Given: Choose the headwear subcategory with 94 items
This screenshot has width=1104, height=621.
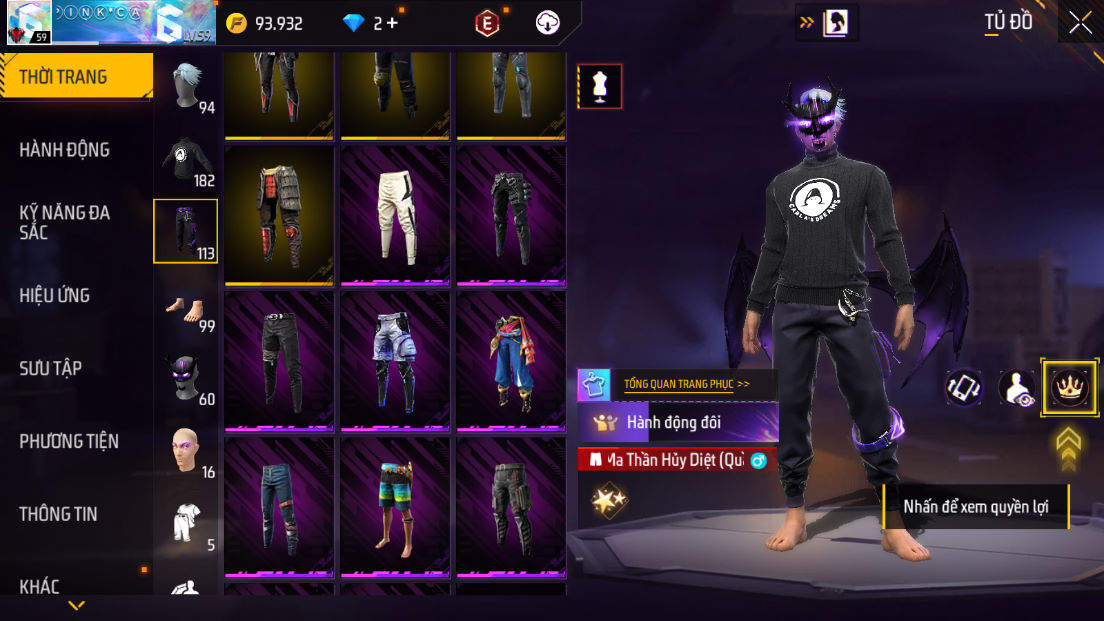Looking at the screenshot, I should (187, 87).
